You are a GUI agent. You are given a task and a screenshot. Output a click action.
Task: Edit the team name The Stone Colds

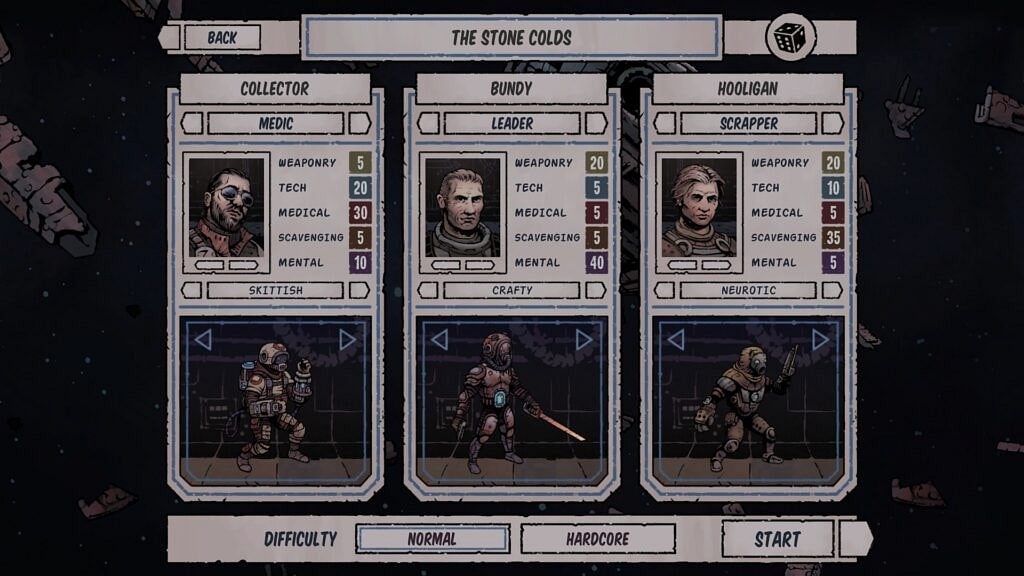pyautogui.click(x=511, y=38)
